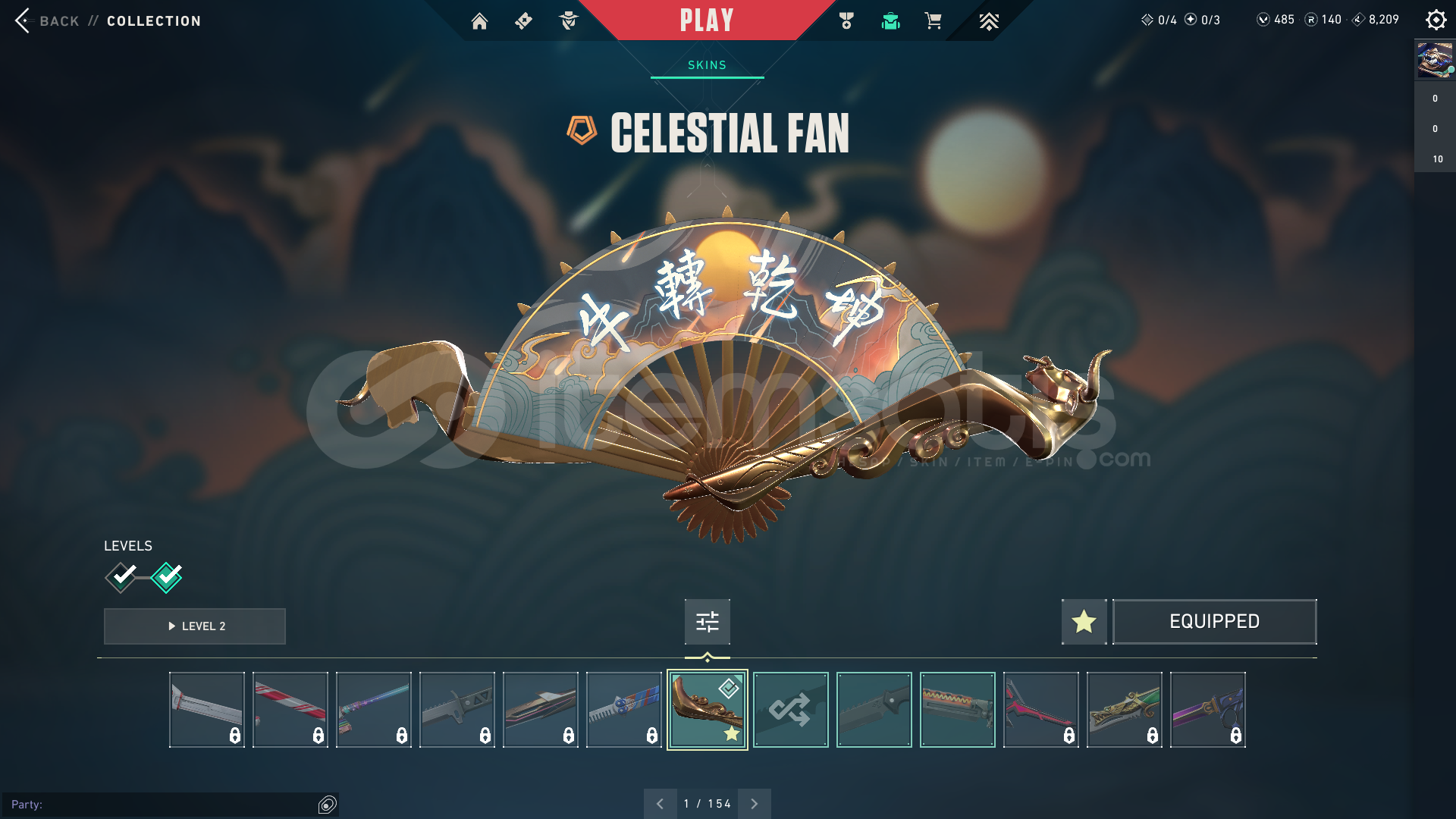Open the collection backpack icon
Screen dimensions: 1456x819
point(890,21)
